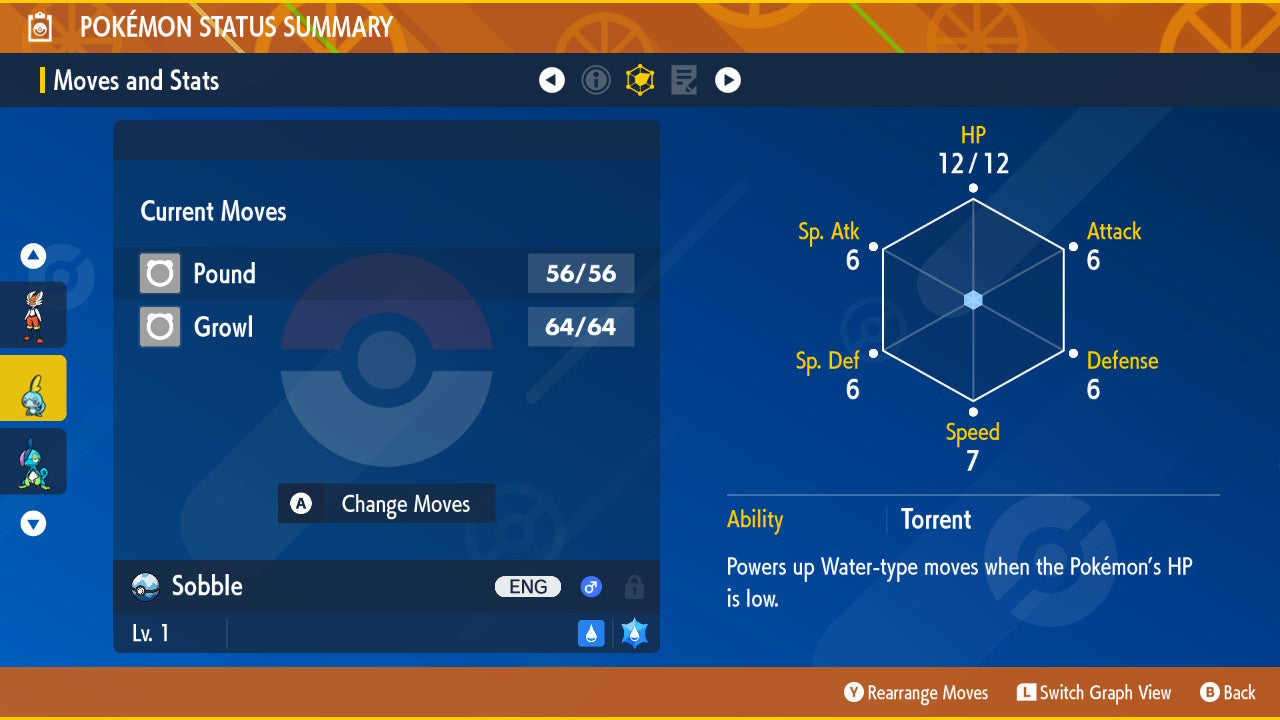This screenshot has height=720, width=1280.
Task: Click the down arrow below the party list
Action: (x=33, y=523)
